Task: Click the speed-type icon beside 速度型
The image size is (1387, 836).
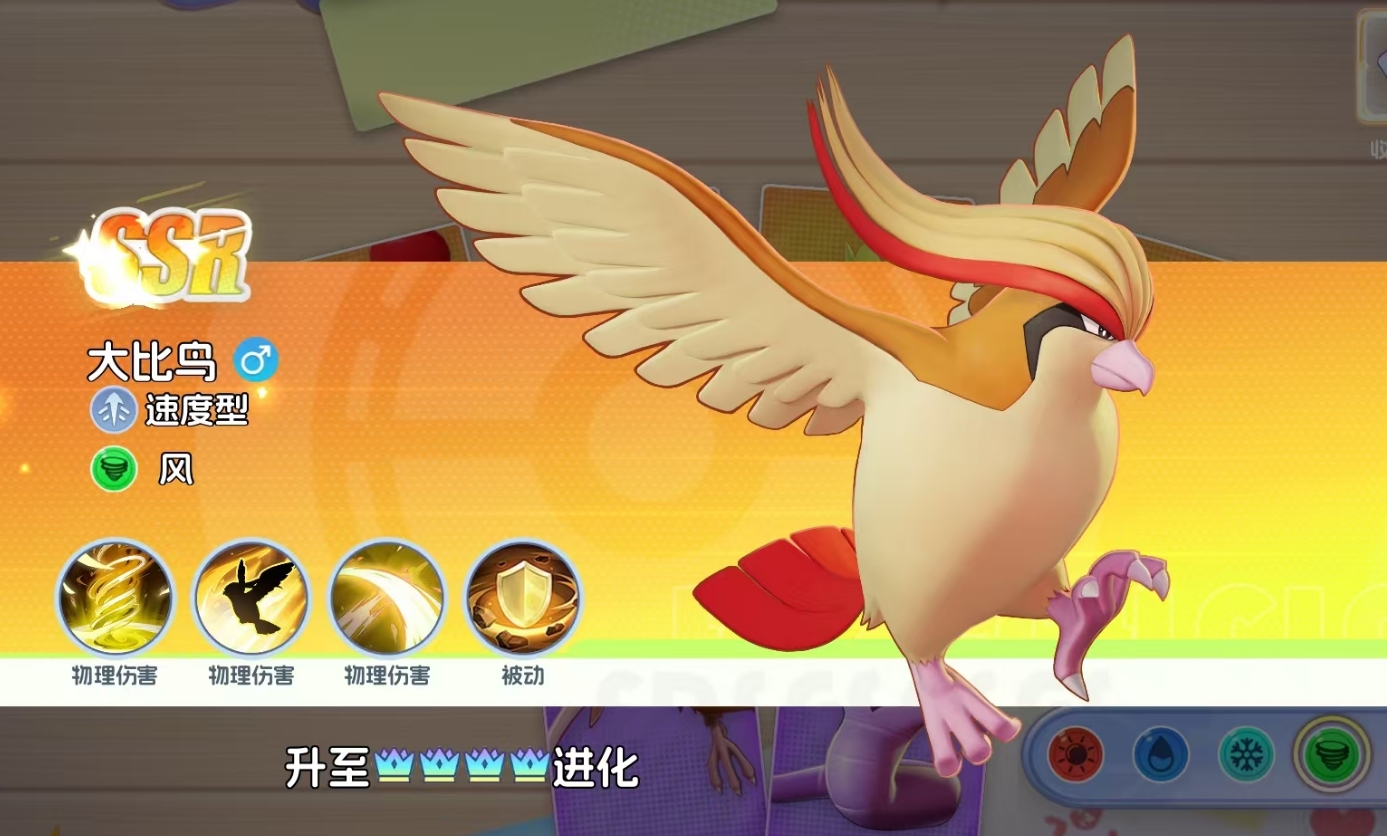Action: coord(114,410)
